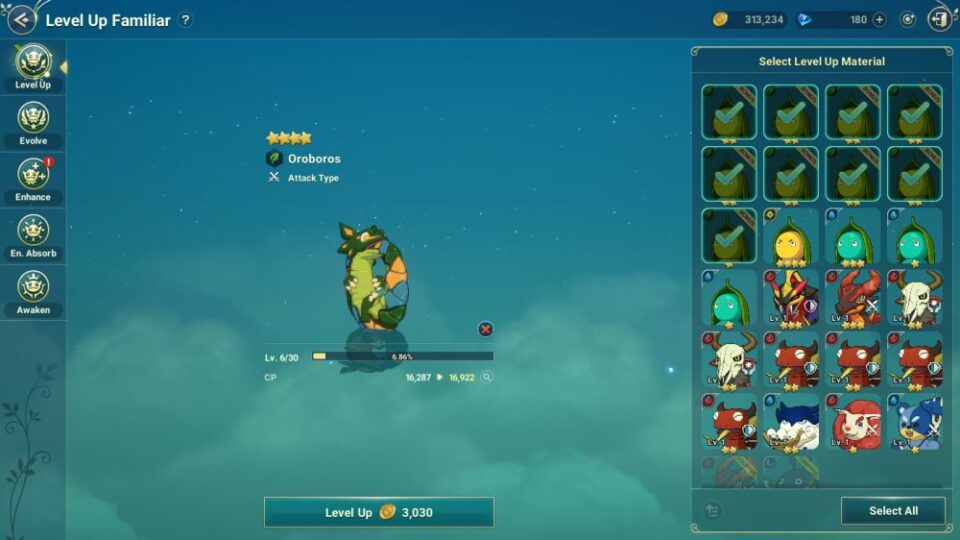Confirm Level Up for 3,030 gold

378,512
